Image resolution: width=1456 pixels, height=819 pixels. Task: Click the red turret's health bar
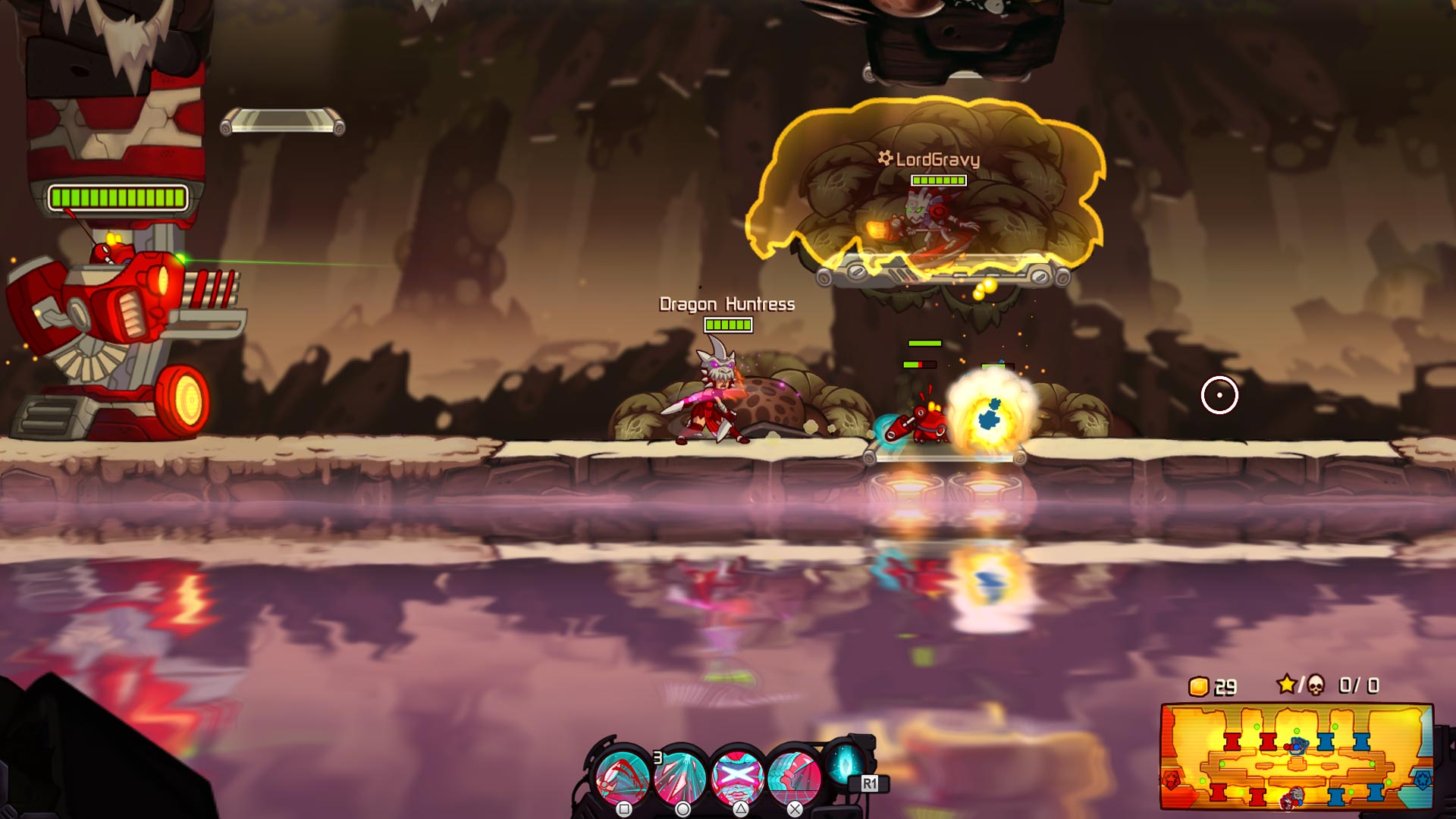click(x=118, y=199)
